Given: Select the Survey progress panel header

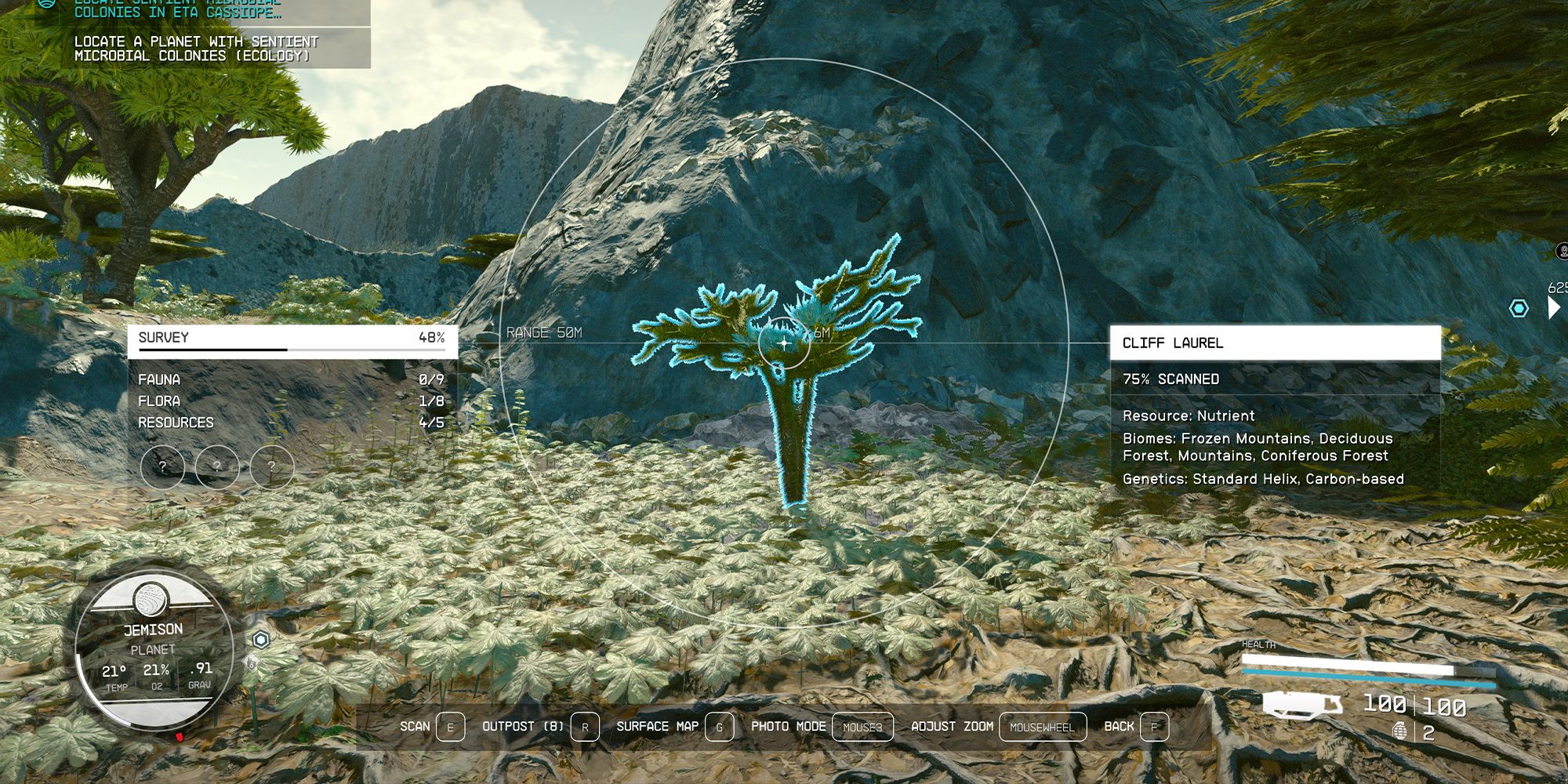Looking at the screenshot, I should click(292, 338).
